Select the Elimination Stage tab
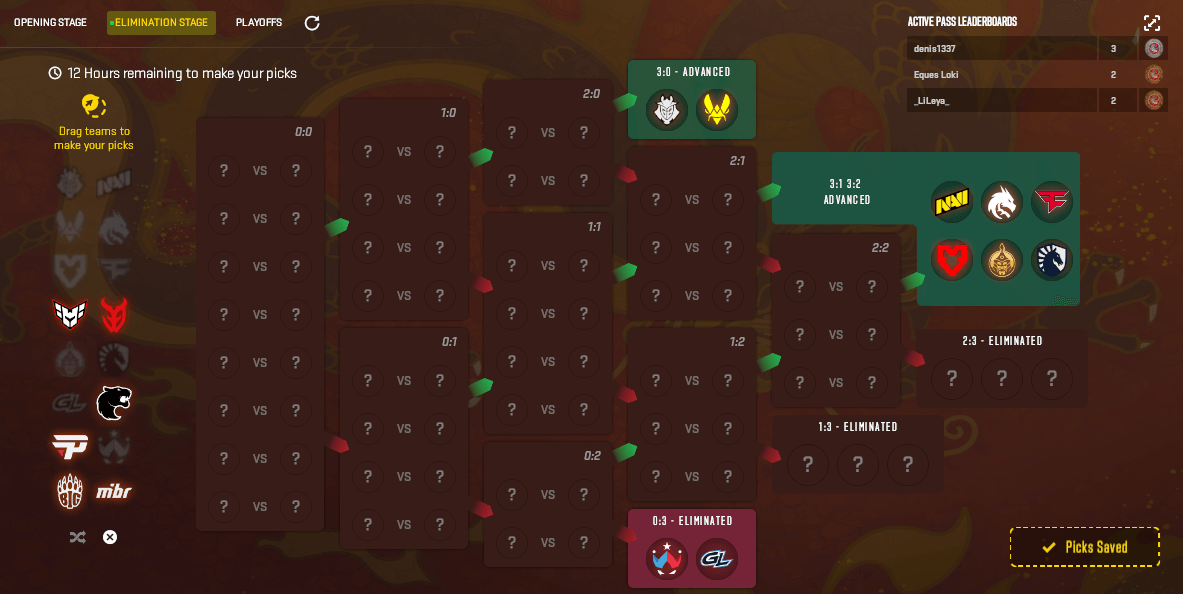The height and width of the screenshot is (594, 1183). click(161, 22)
